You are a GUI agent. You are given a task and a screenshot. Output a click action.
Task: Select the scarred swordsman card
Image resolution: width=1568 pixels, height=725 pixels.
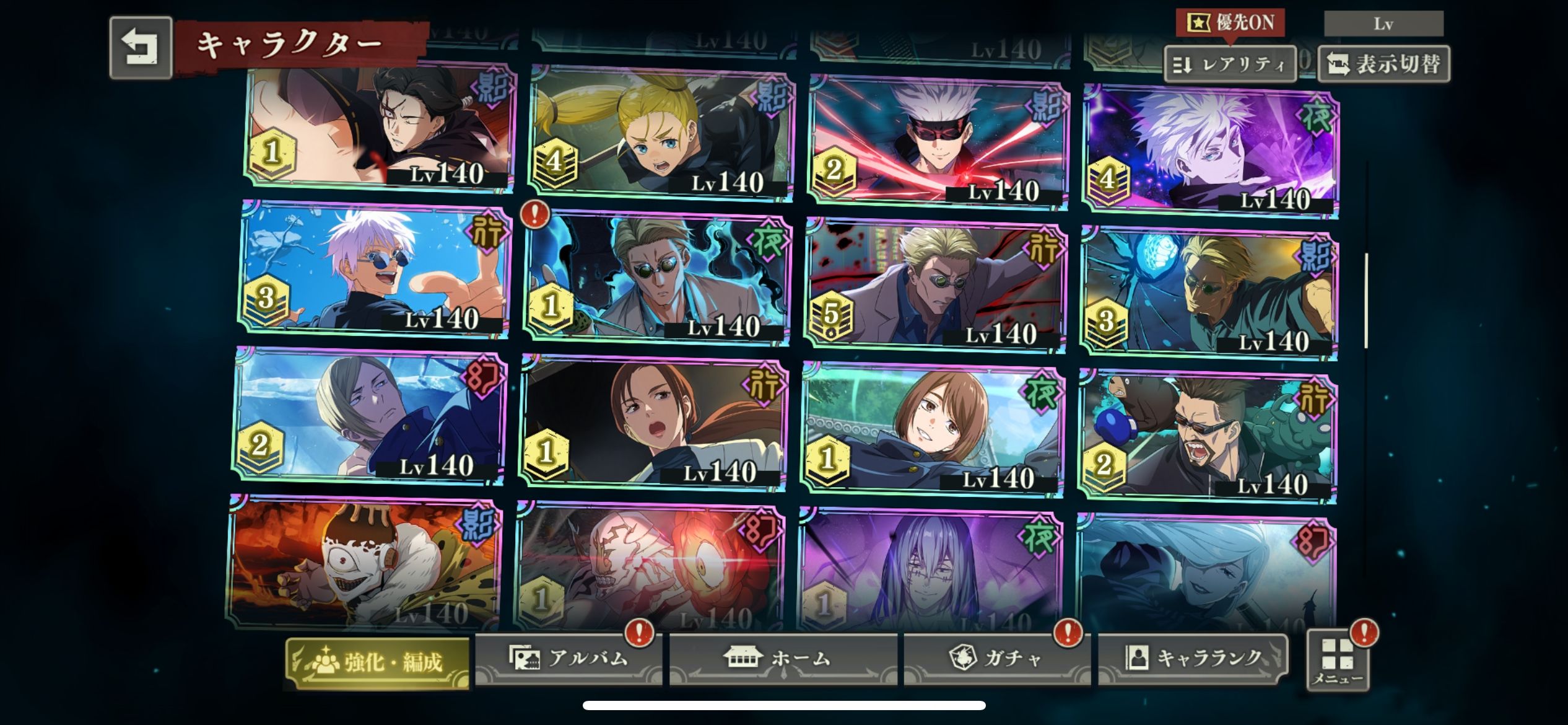380,126
